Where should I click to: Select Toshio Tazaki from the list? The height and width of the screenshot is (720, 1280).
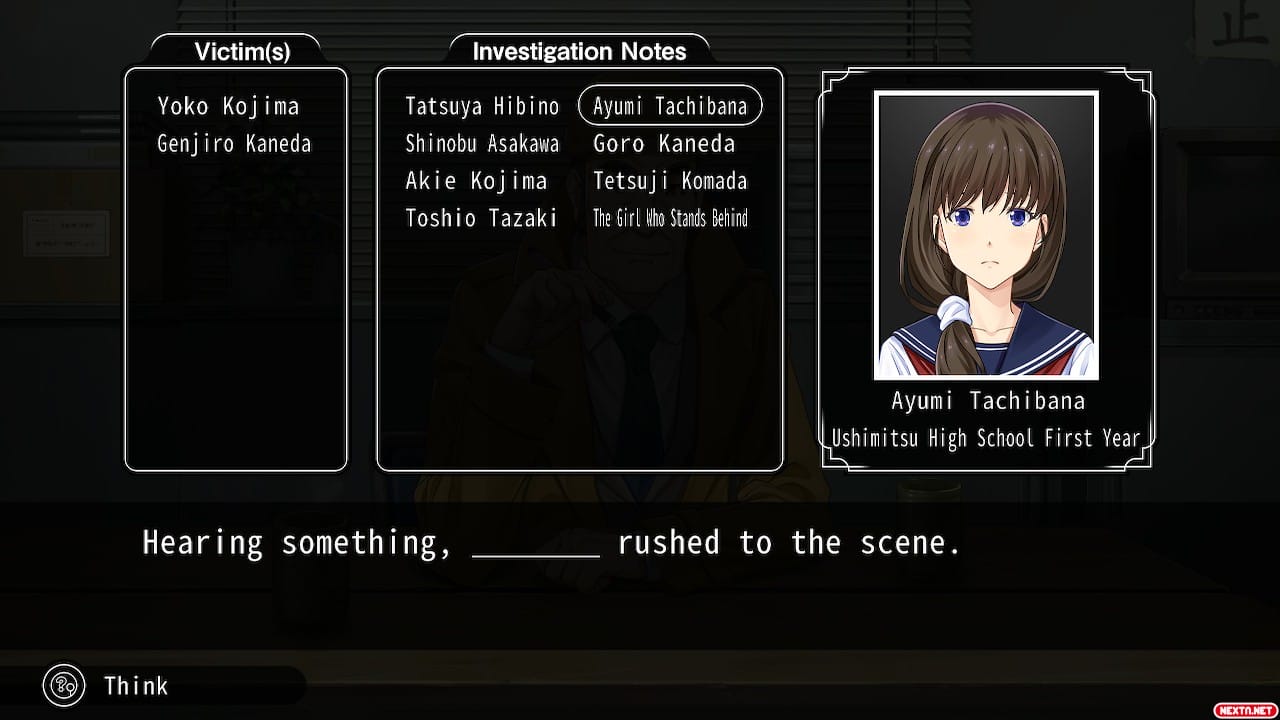[481, 218]
